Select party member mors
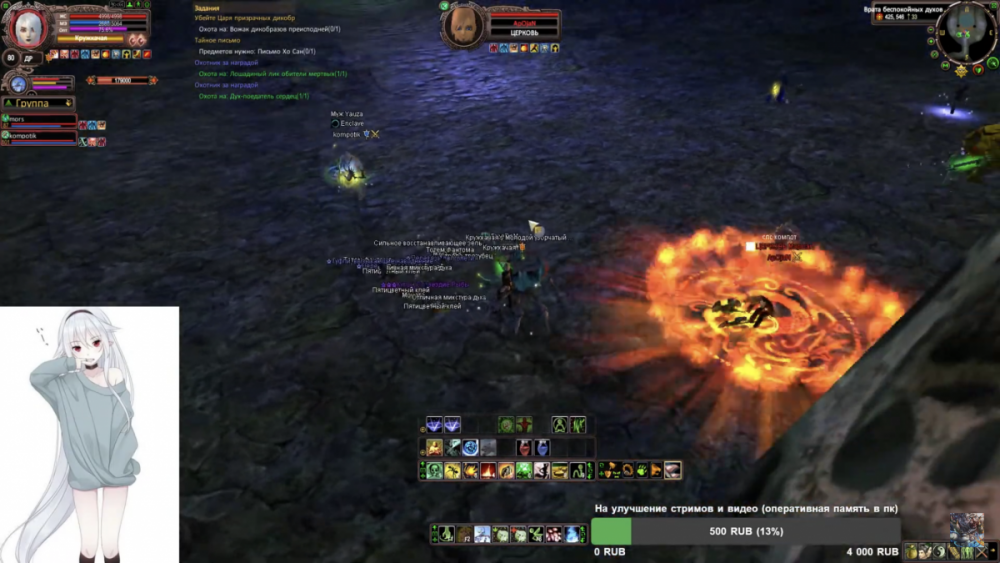This screenshot has width=1000, height=563. (40, 120)
